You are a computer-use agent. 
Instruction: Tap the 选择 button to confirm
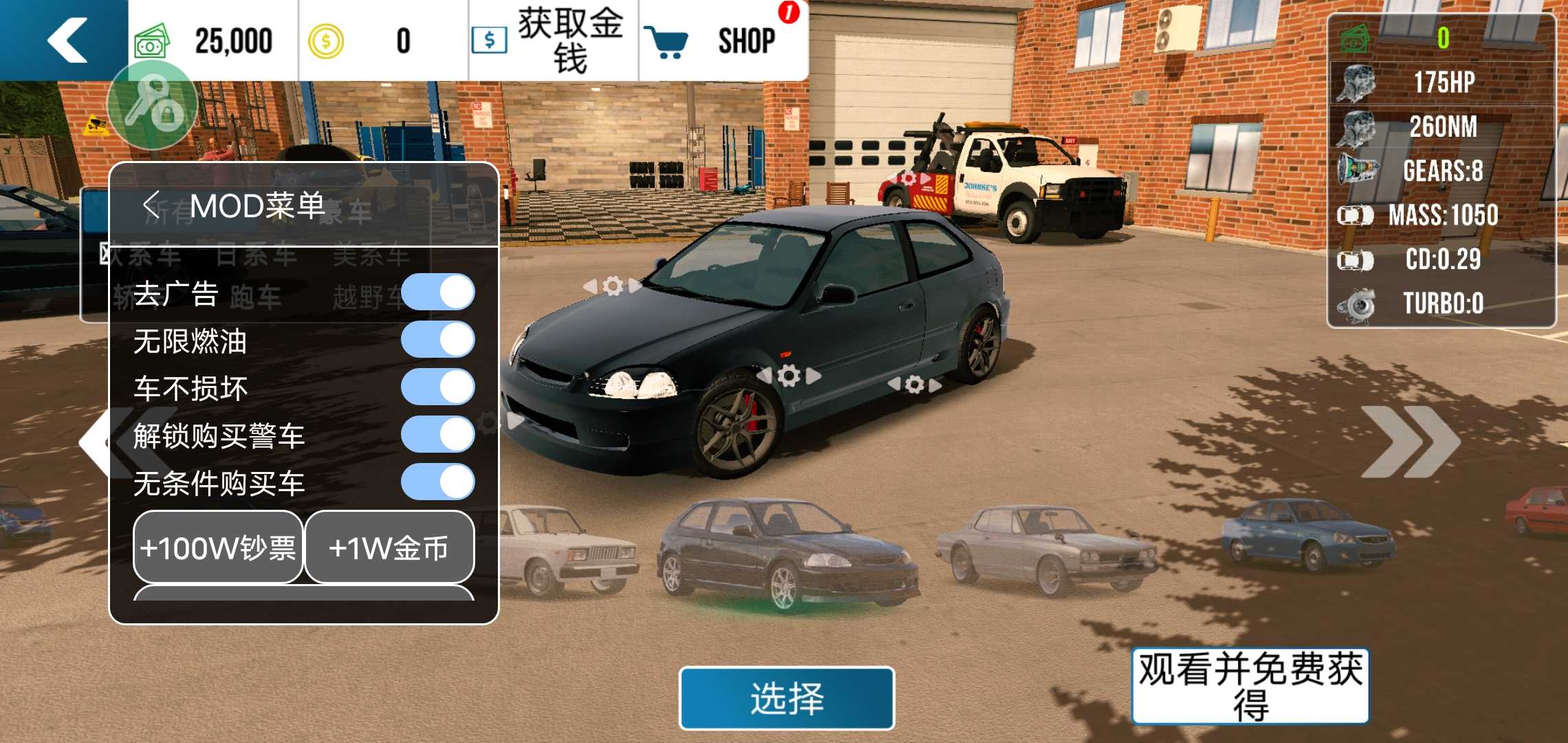click(786, 698)
